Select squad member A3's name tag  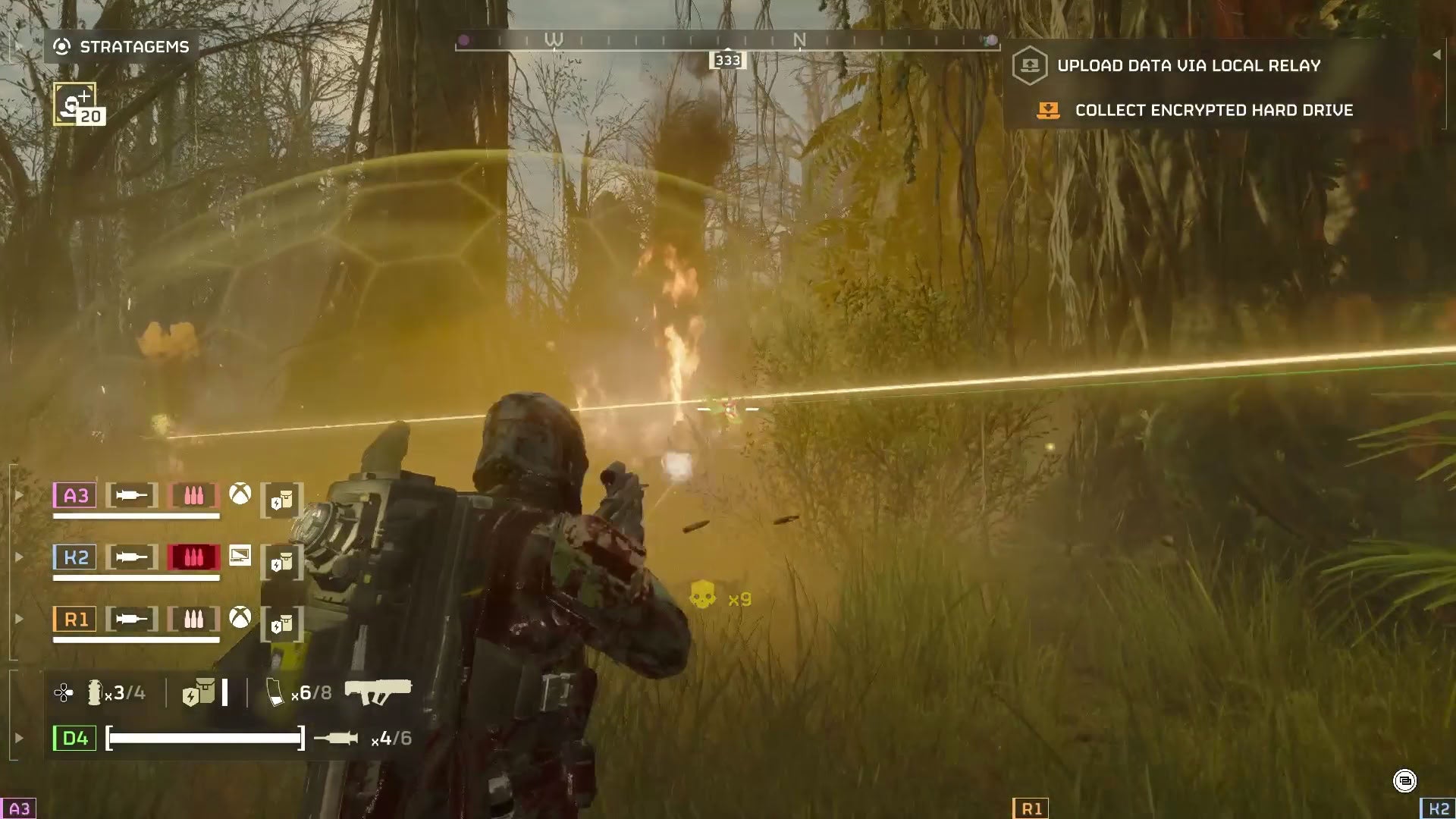point(75,496)
